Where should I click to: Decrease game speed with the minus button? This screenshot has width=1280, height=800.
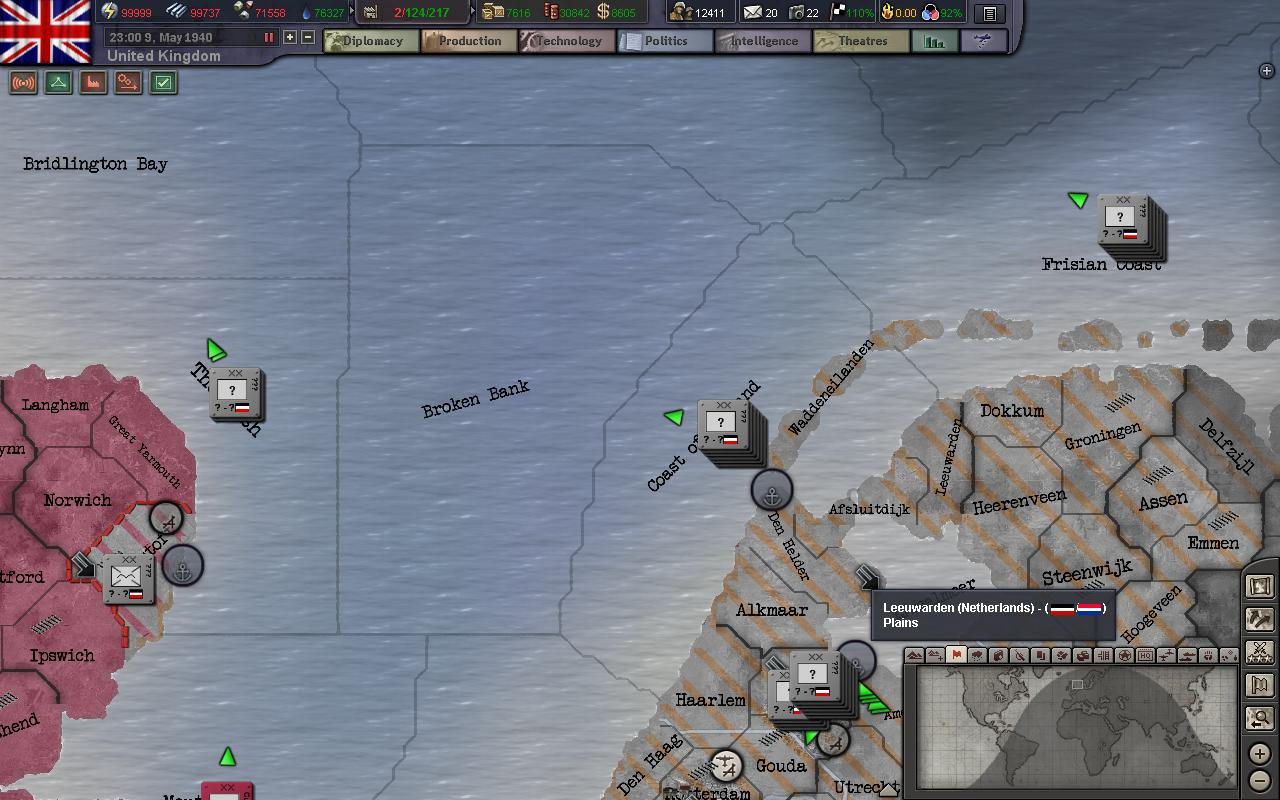click(308, 37)
